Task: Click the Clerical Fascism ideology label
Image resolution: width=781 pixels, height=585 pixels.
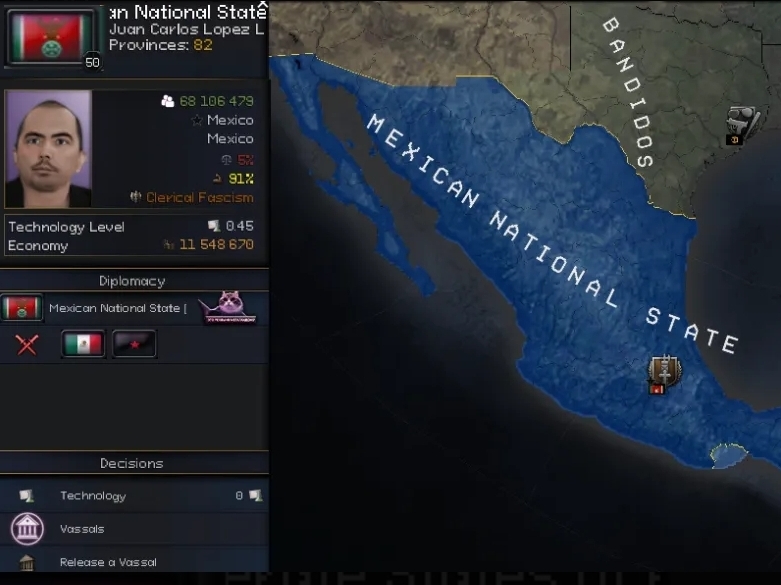Action: [199, 198]
